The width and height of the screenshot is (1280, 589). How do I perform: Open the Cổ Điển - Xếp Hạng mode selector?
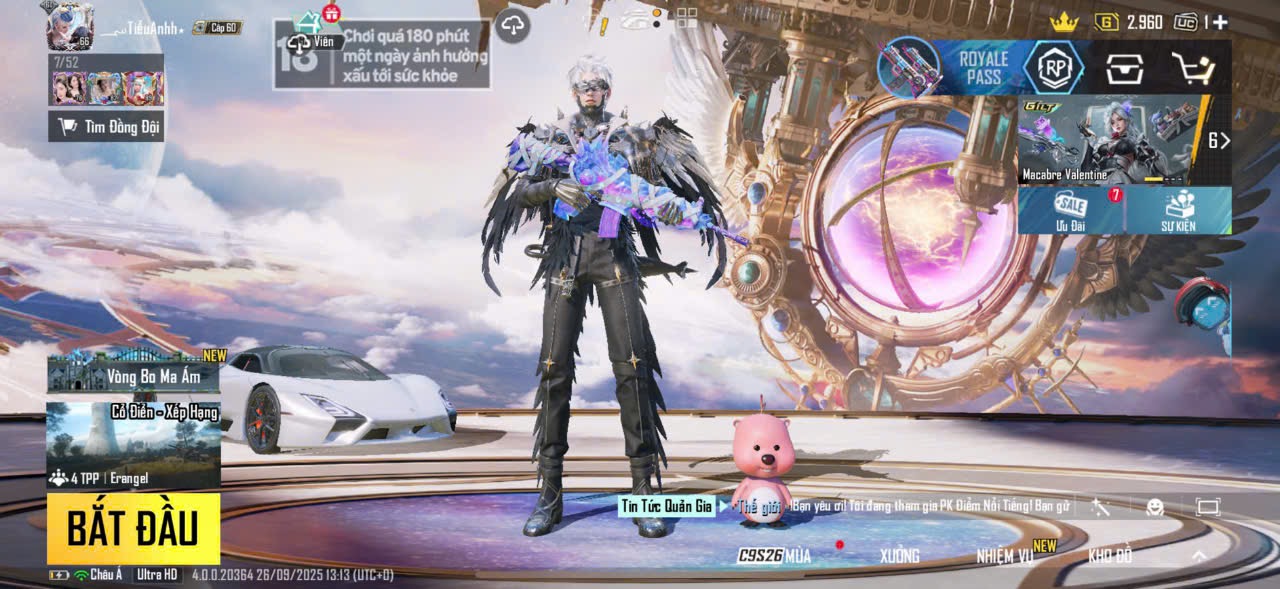(133, 445)
